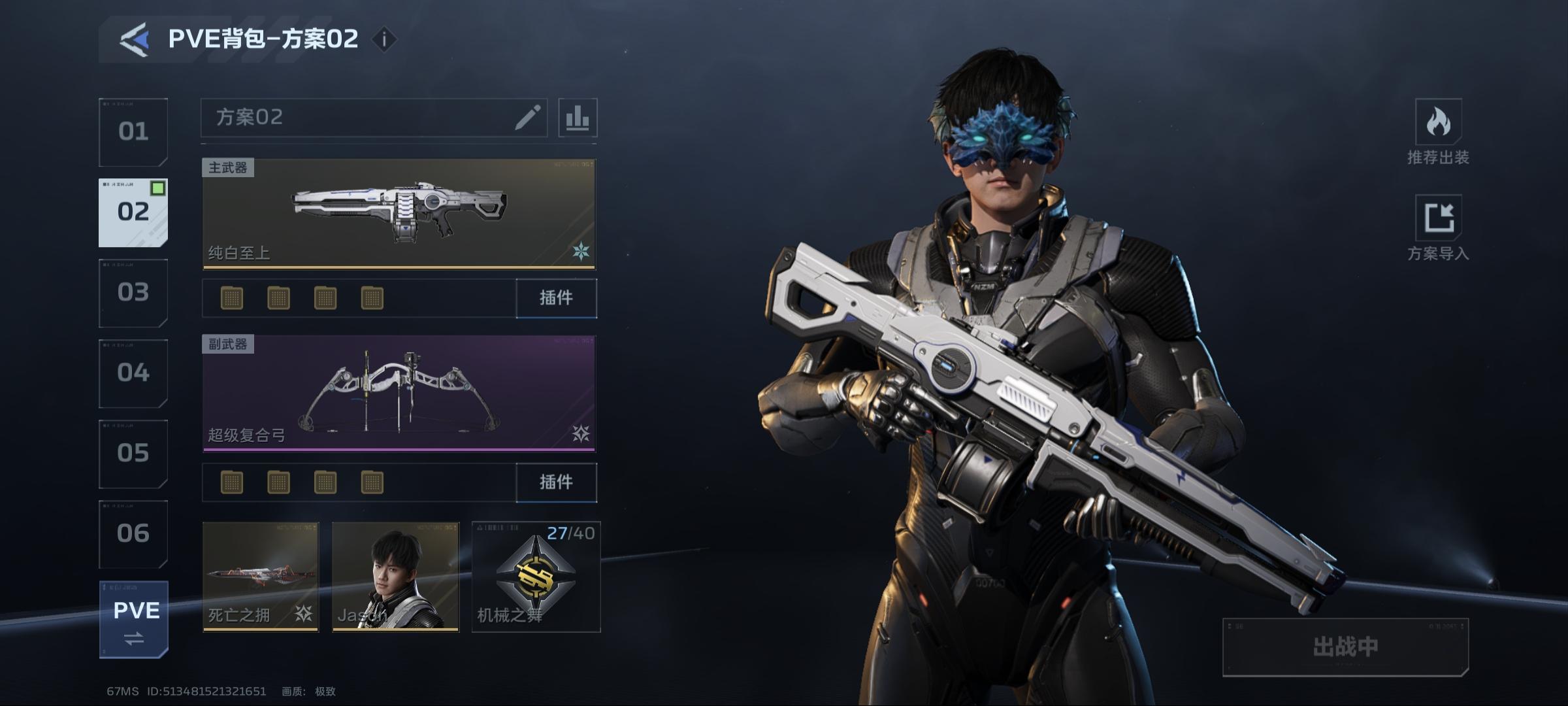
Task: Edit the 方案02 loadout name
Action: pyautogui.click(x=527, y=118)
